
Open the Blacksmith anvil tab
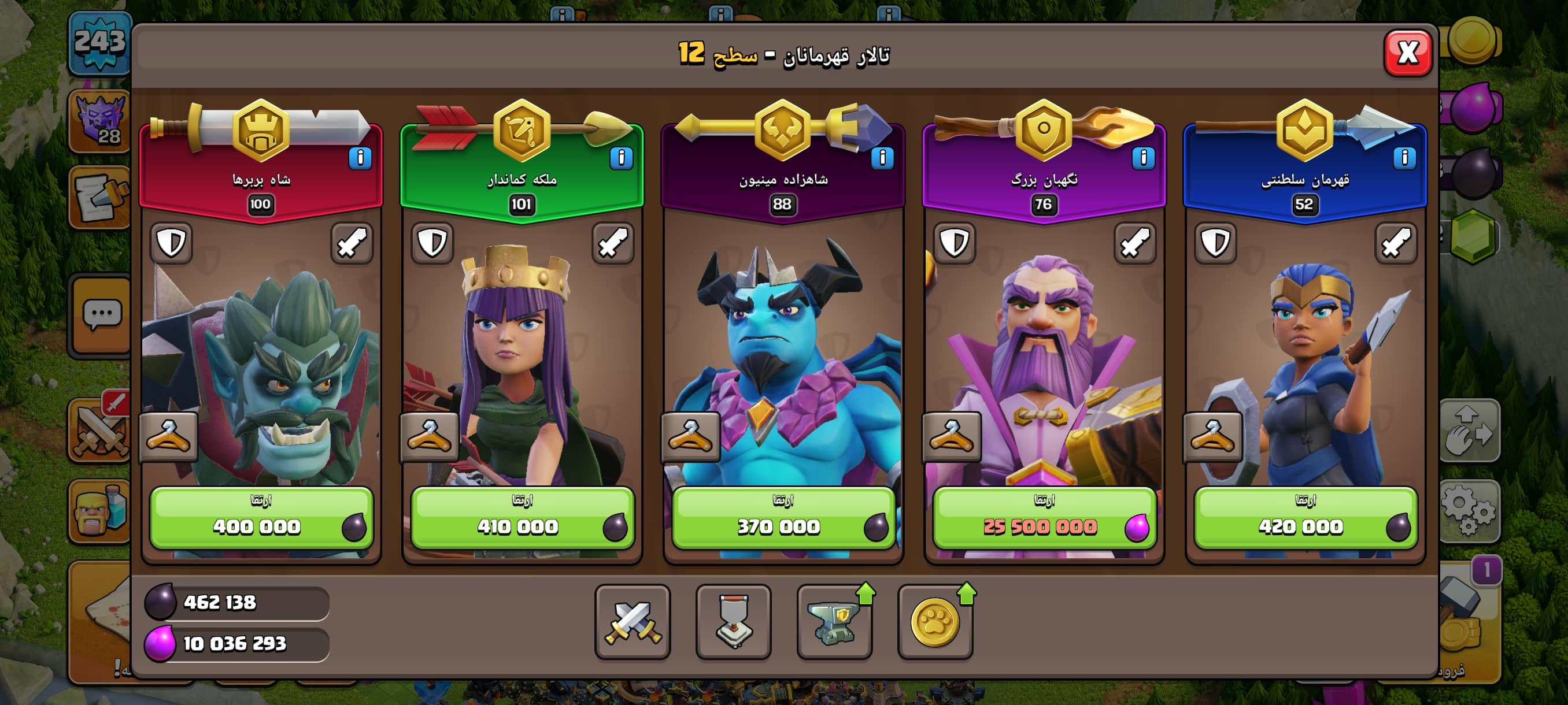pos(834,622)
